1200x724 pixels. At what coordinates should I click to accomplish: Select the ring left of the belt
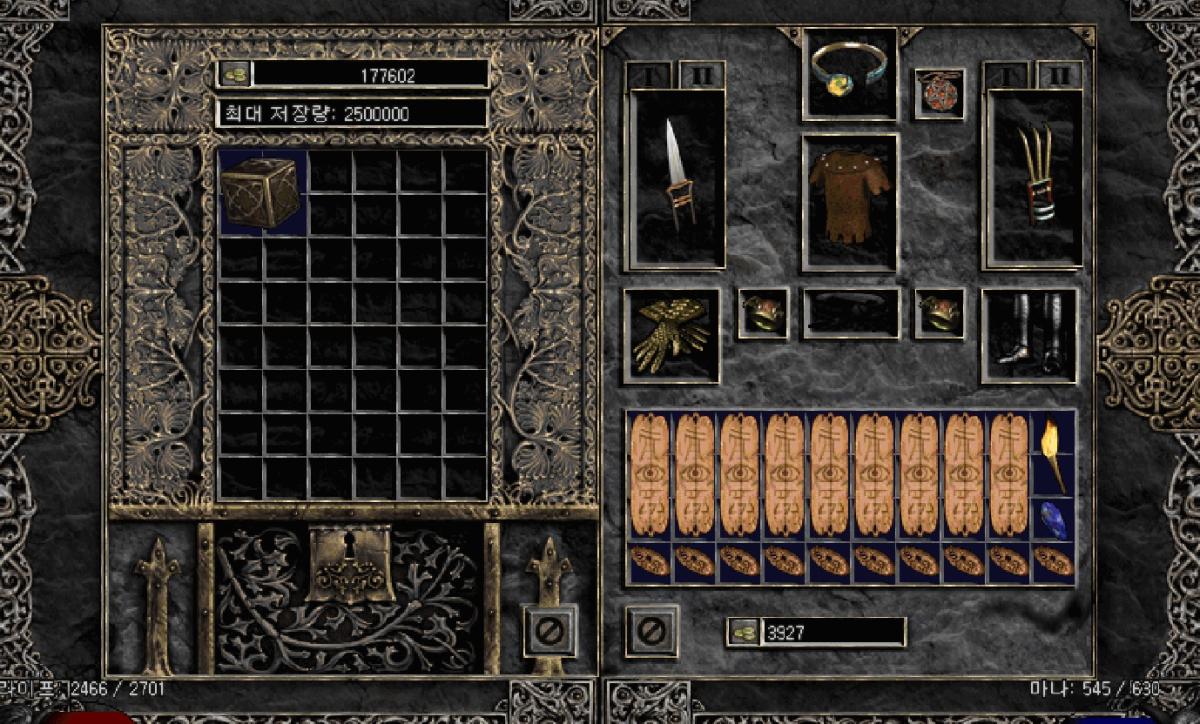coord(763,313)
